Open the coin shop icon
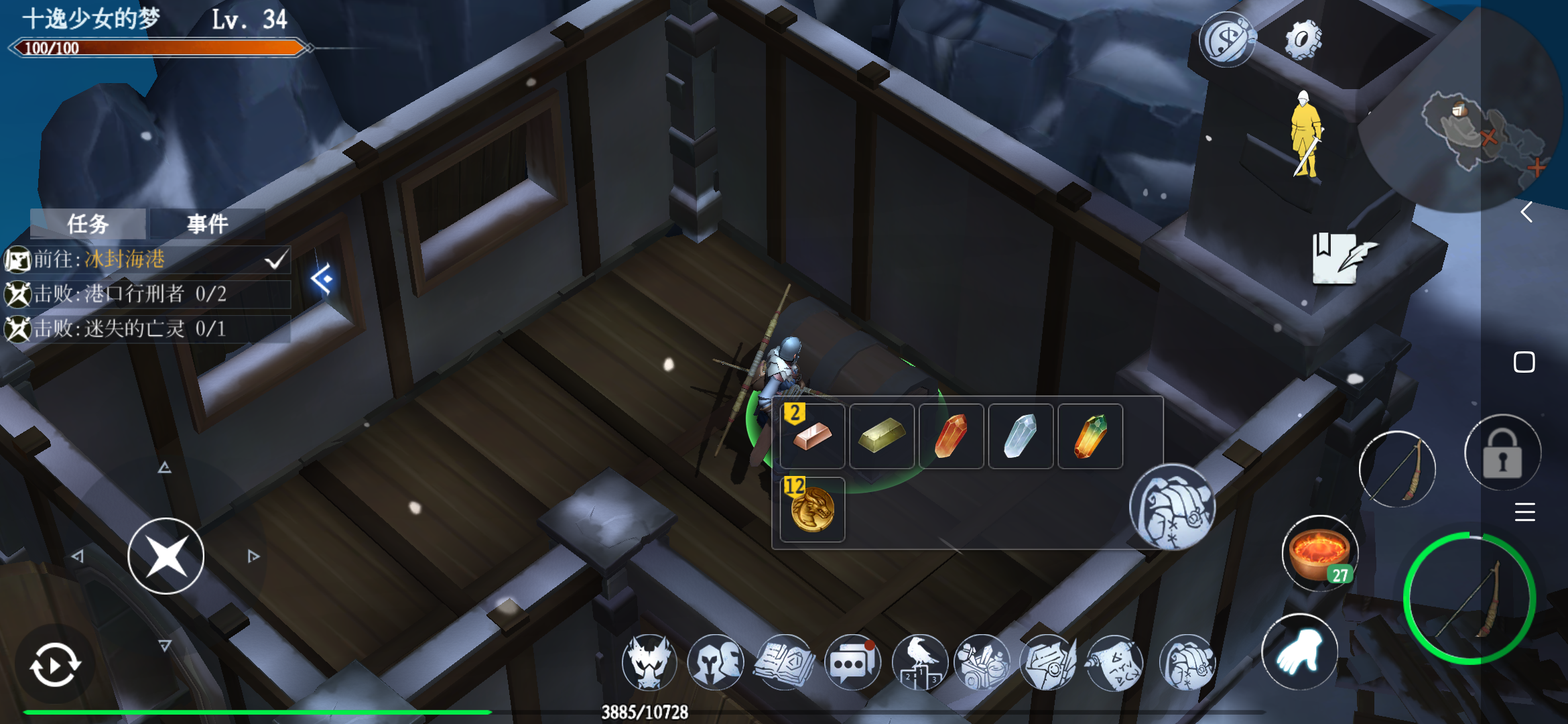This screenshot has height=724, width=1568. coord(1227,40)
